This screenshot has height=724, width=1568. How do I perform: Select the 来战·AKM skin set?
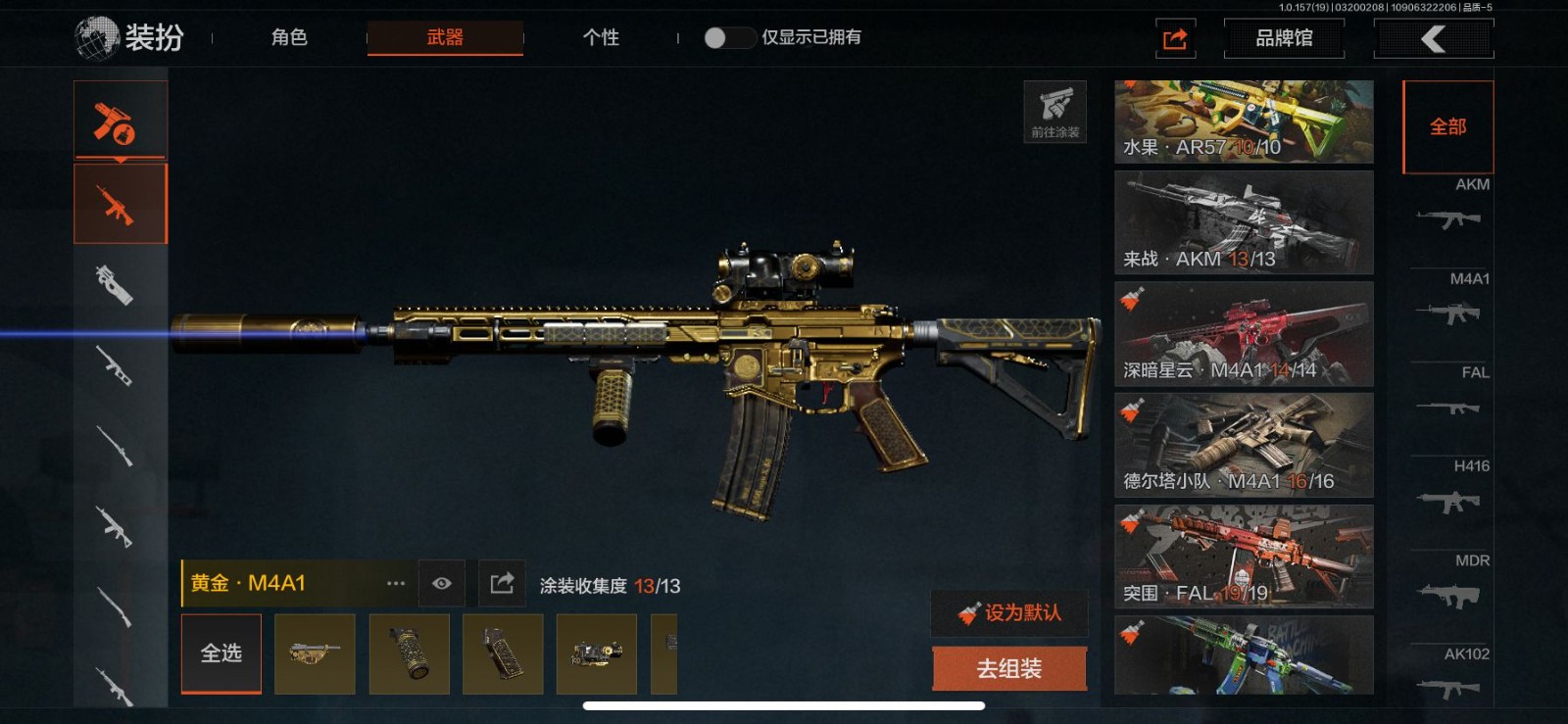(1244, 222)
